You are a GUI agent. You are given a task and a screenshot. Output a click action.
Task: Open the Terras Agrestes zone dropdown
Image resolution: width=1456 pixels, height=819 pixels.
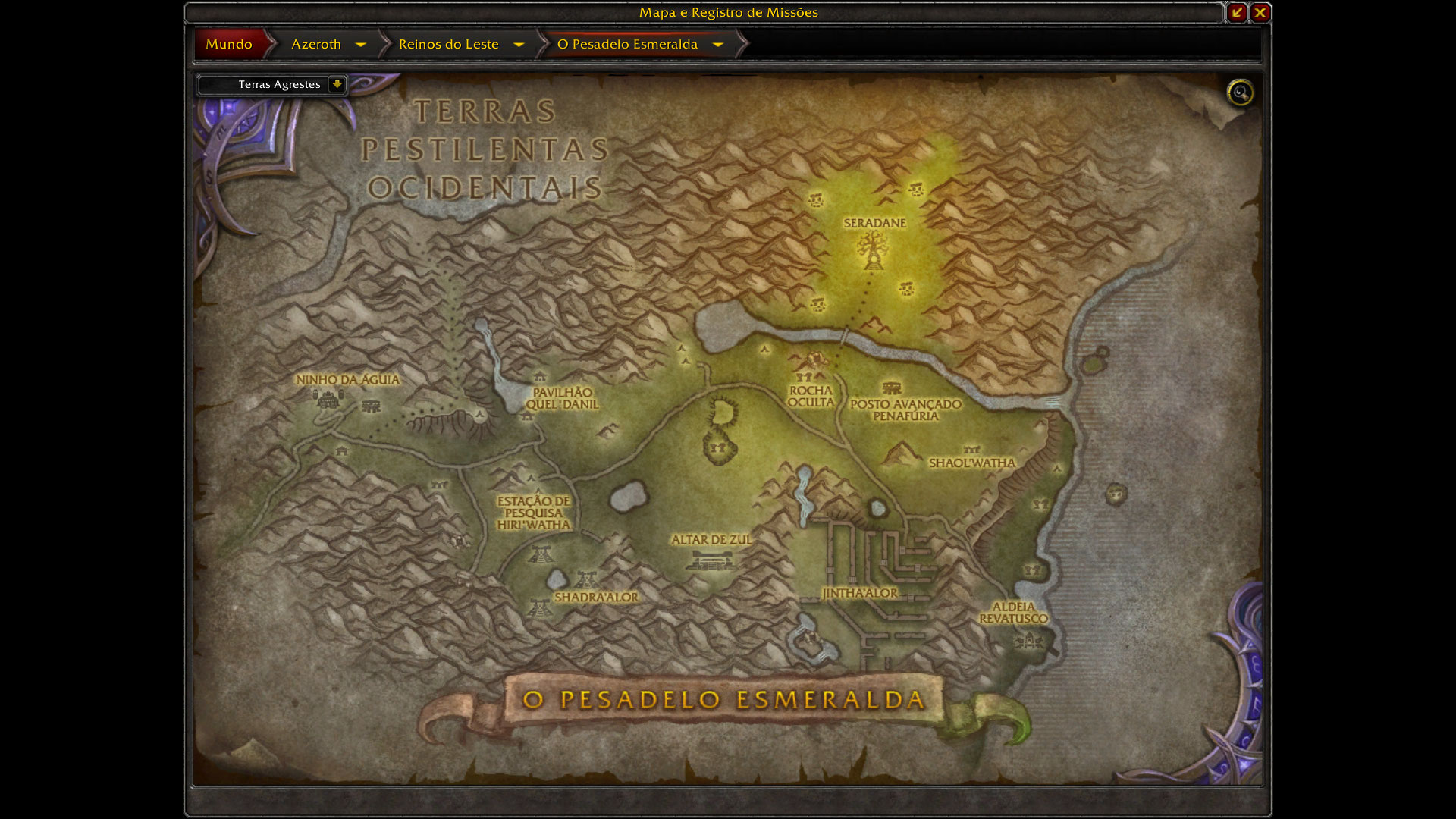click(x=337, y=84)
